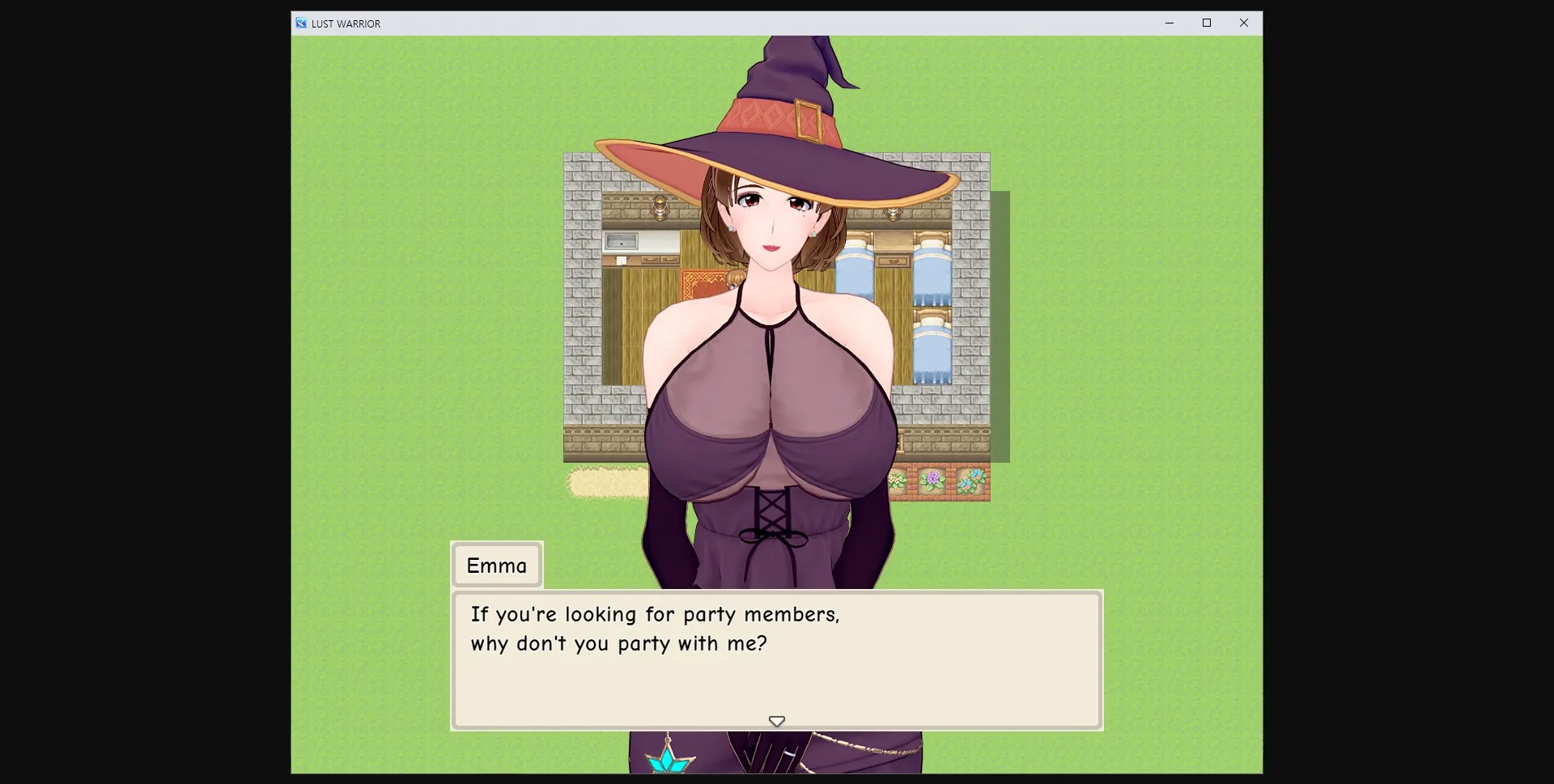Minimize the LUST WARRIOR game window
This screenshot has height=784, width=1554.
[1169, 23]
